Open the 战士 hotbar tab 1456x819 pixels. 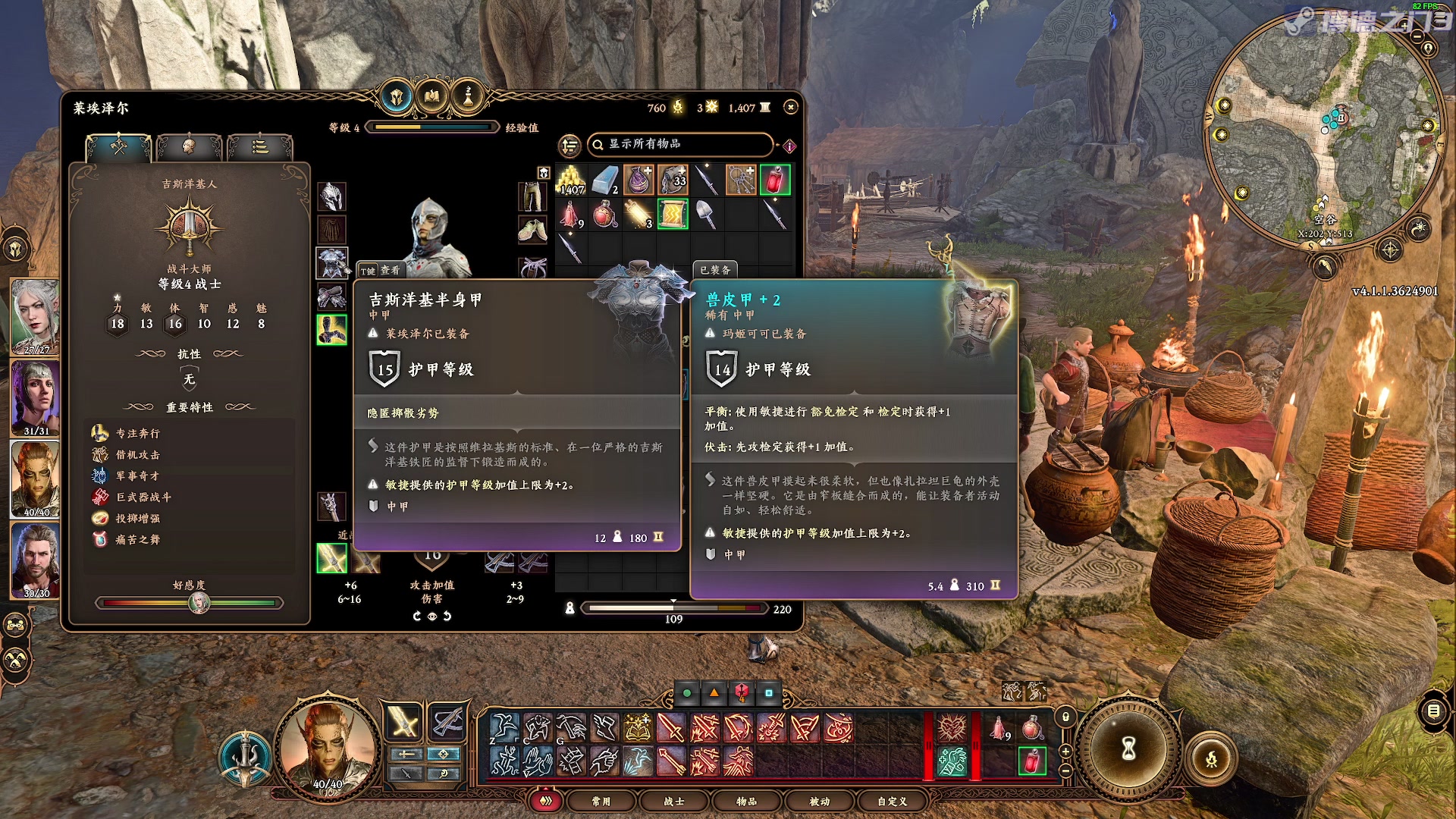click(x=673, y=801)
